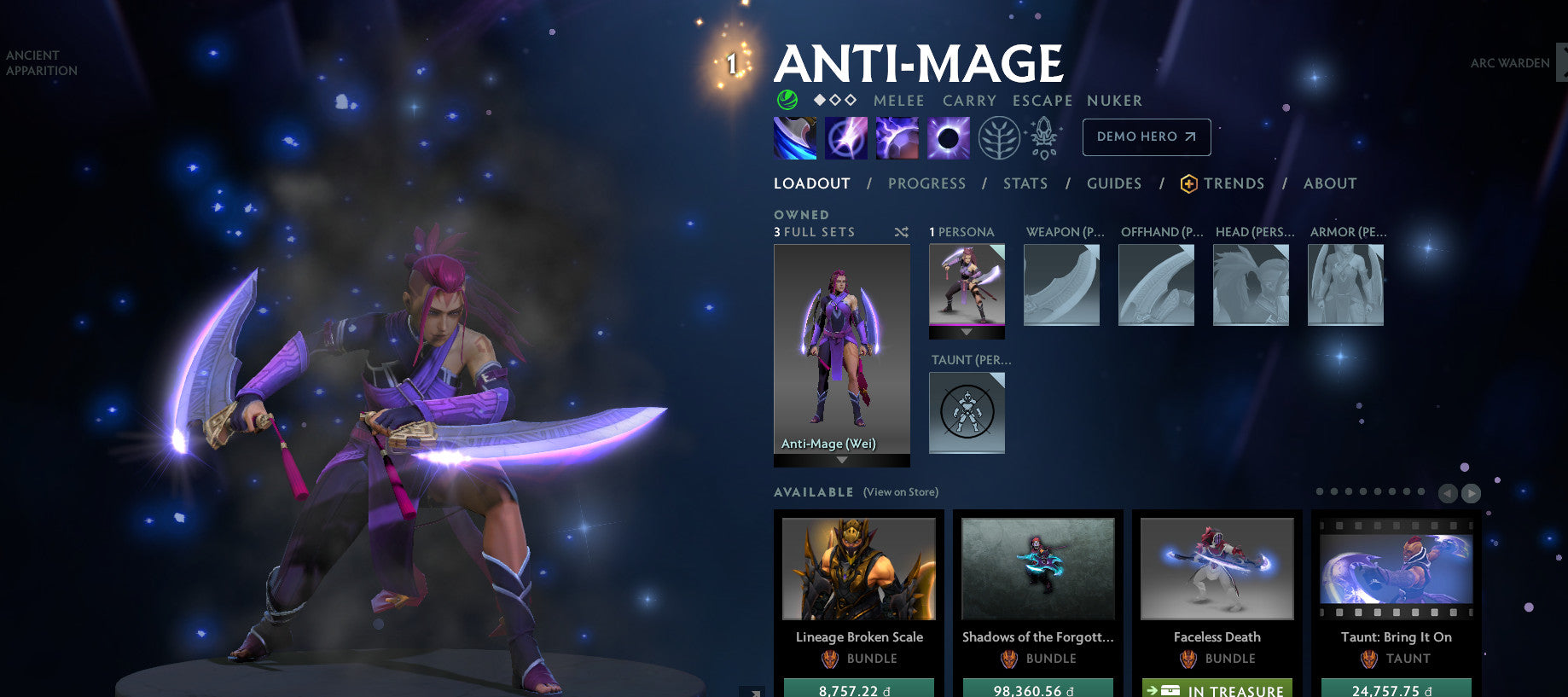This screenshot has width=1568, height=697.
Task: Click the golden badge icon beside TRENDS
Action: pos(1188,183)
